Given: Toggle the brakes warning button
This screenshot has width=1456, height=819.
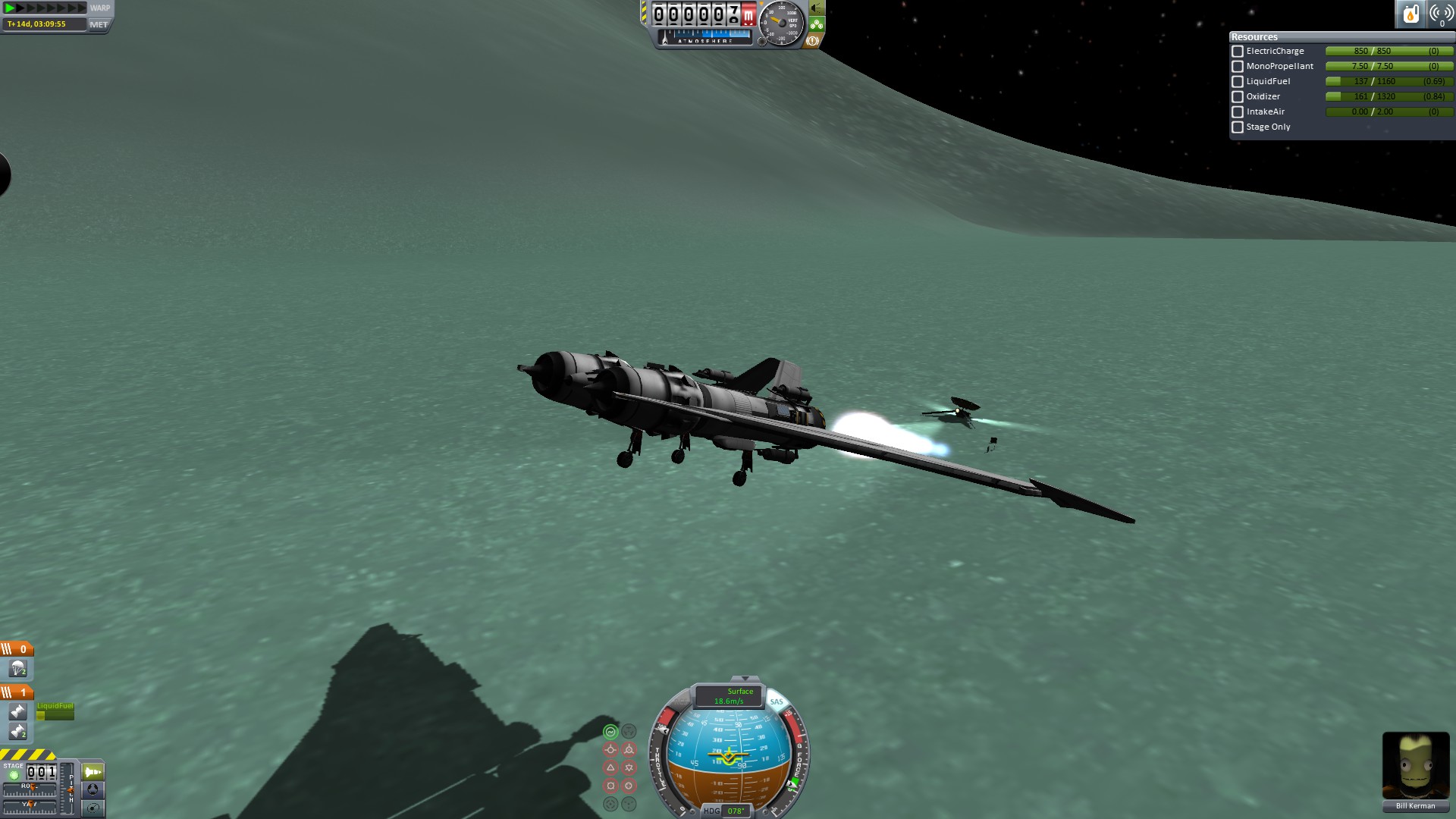Looking at the screenshot, I should [813, 41].
